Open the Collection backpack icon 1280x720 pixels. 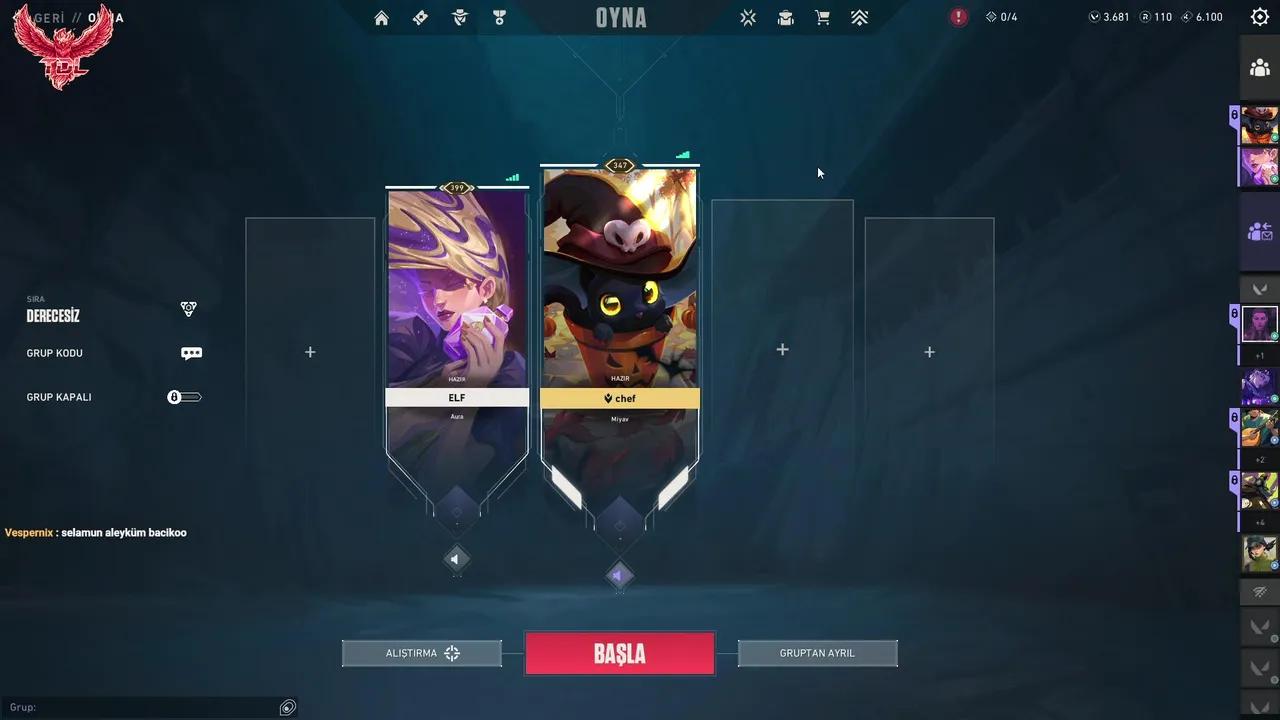tap(785, 17)
